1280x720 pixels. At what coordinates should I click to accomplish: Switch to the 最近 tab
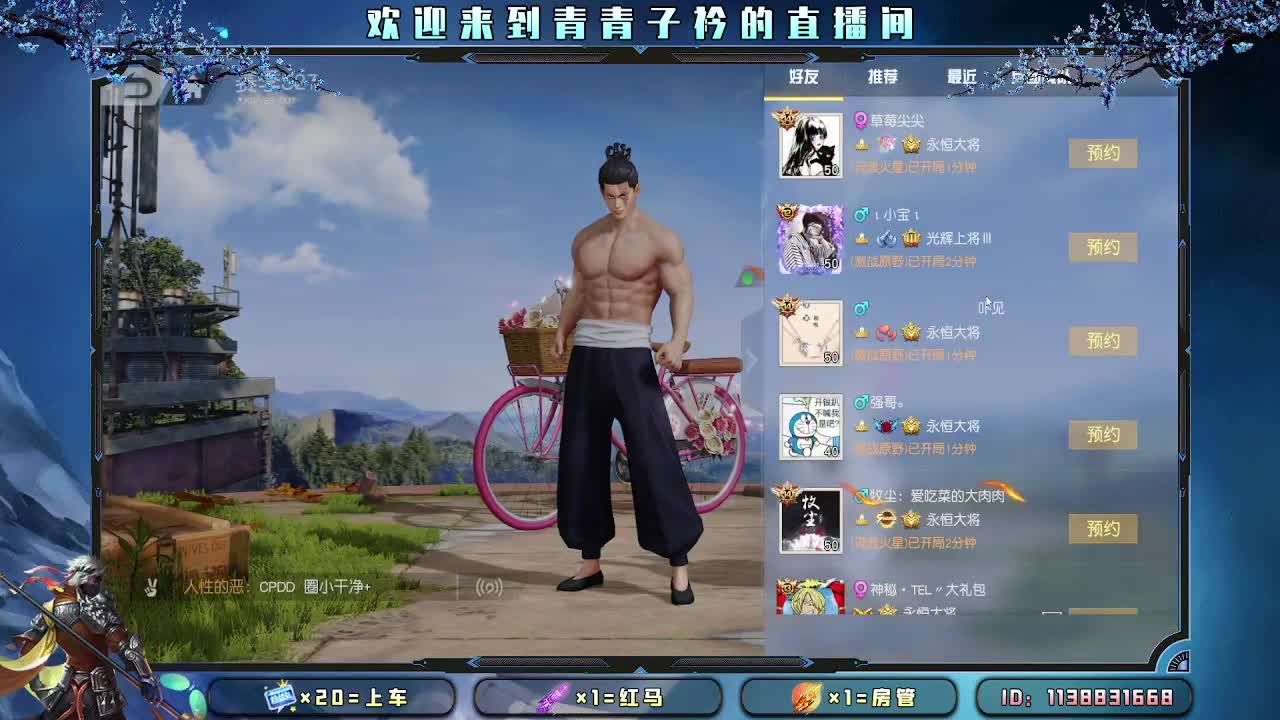(x=961, y=74)
